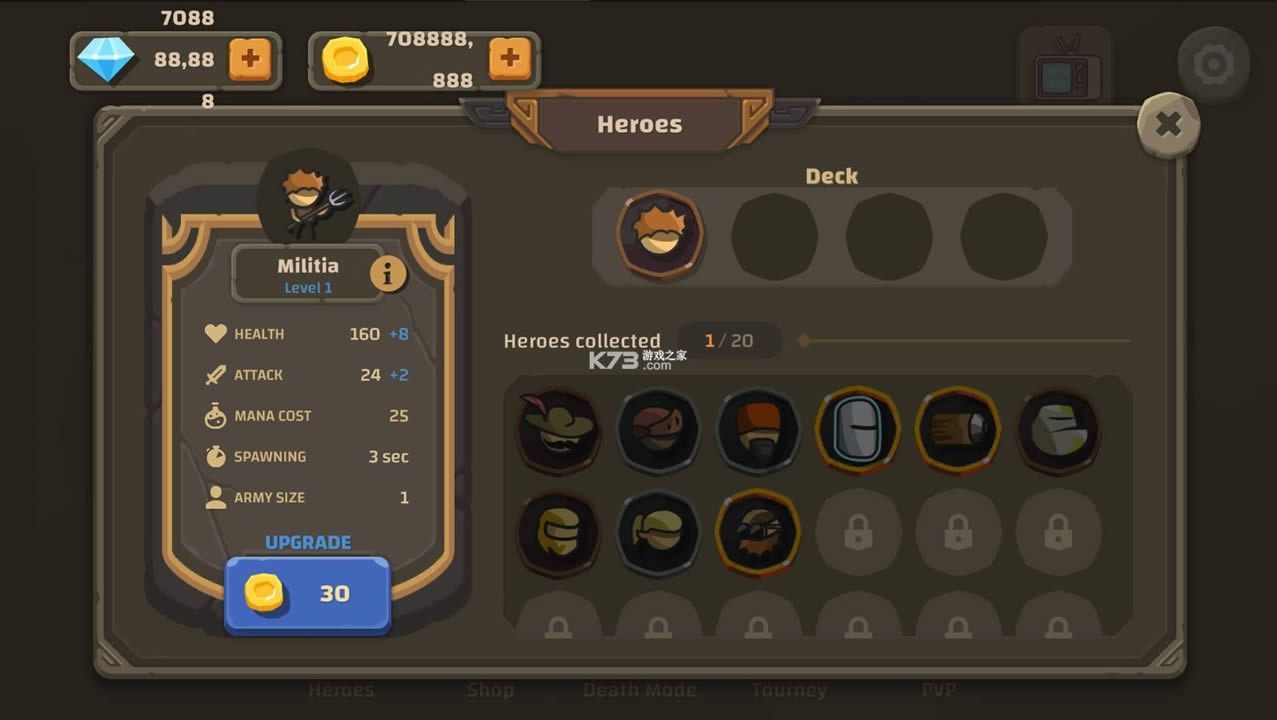Select the blonde ponytail hero

[658, 533]
